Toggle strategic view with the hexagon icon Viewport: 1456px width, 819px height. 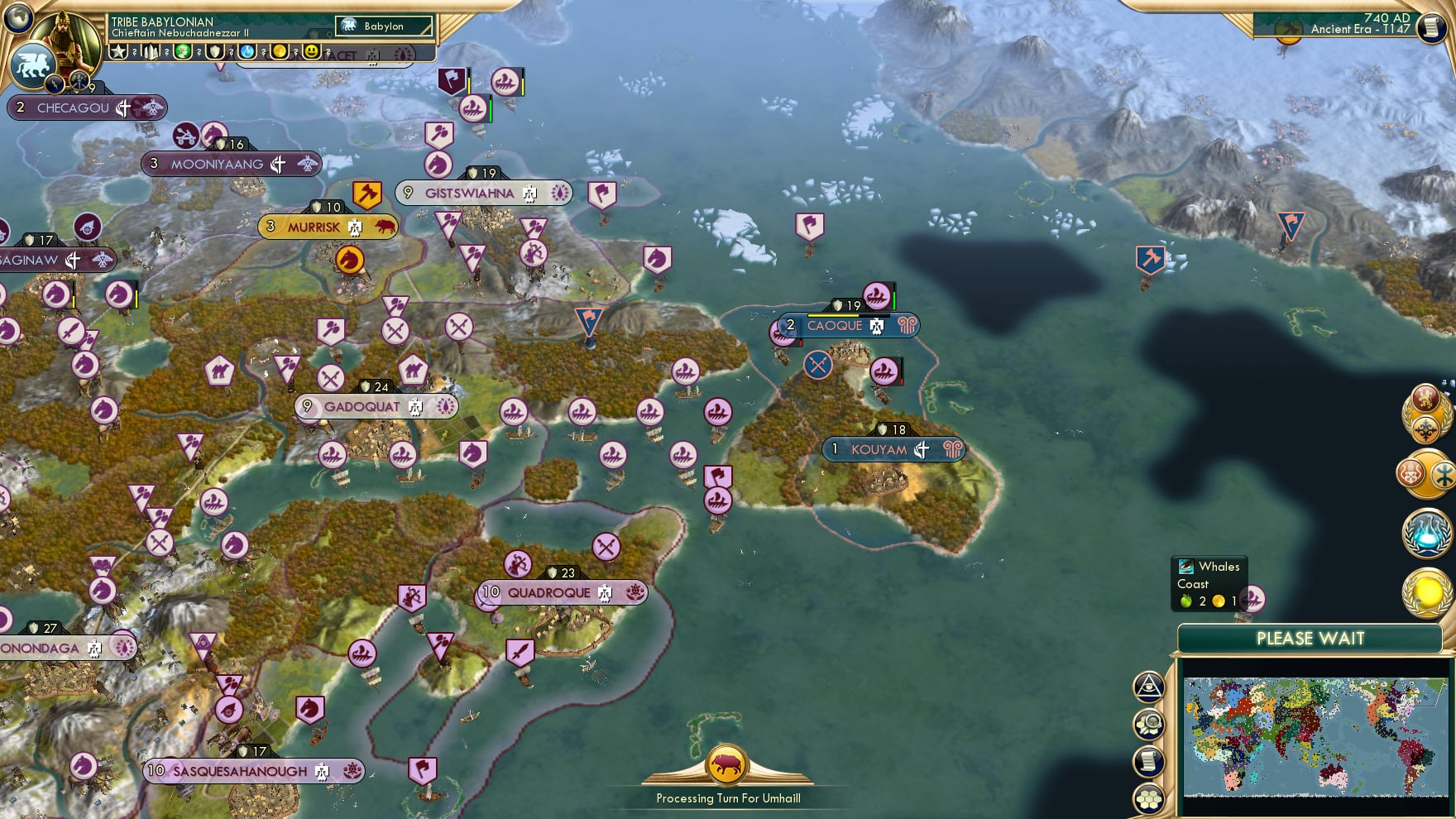click(x=1150, y=799)
